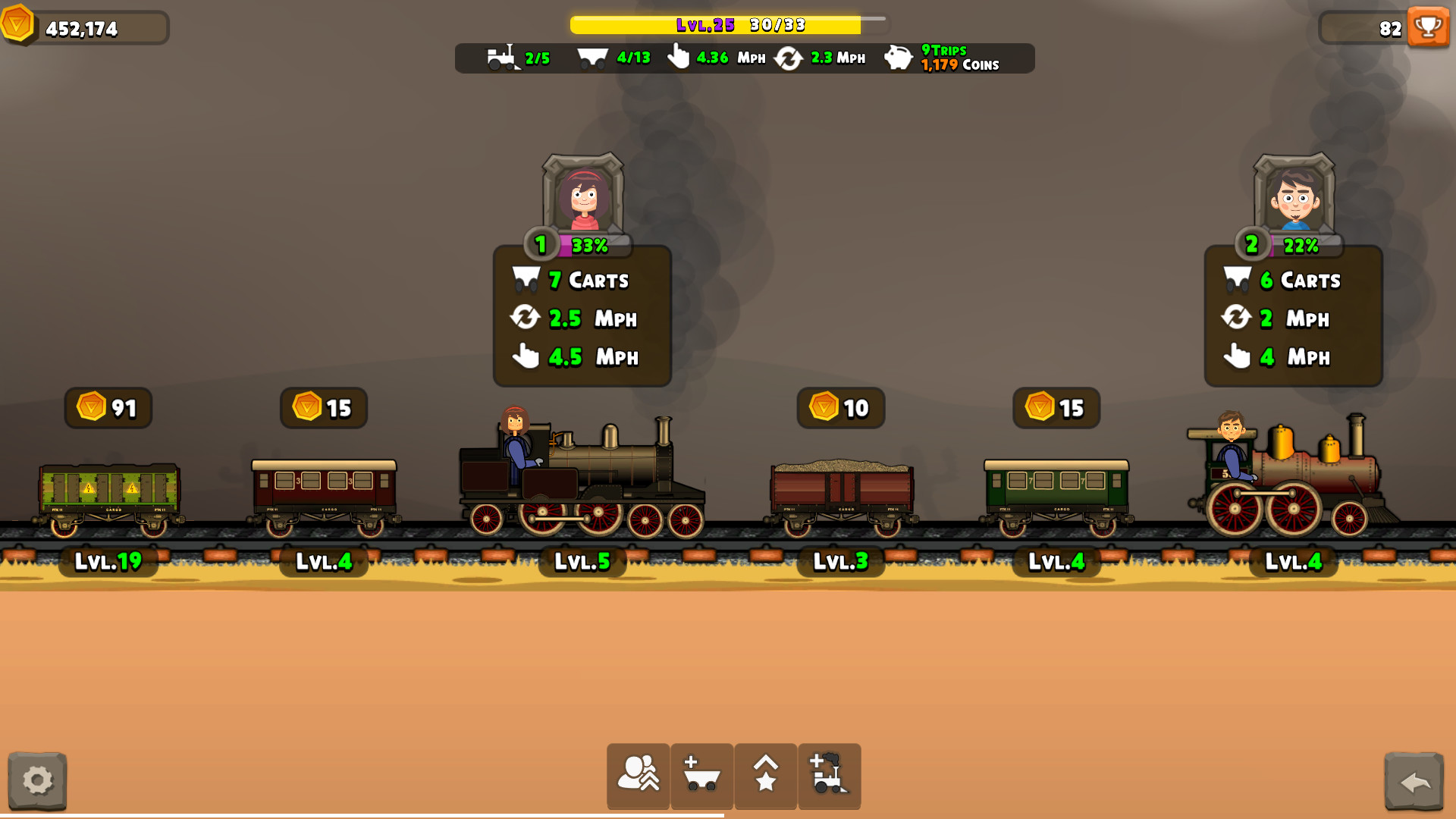
Task: Collect the 10 coins above the open cargo wagon
Action: [x=840, y=408]
